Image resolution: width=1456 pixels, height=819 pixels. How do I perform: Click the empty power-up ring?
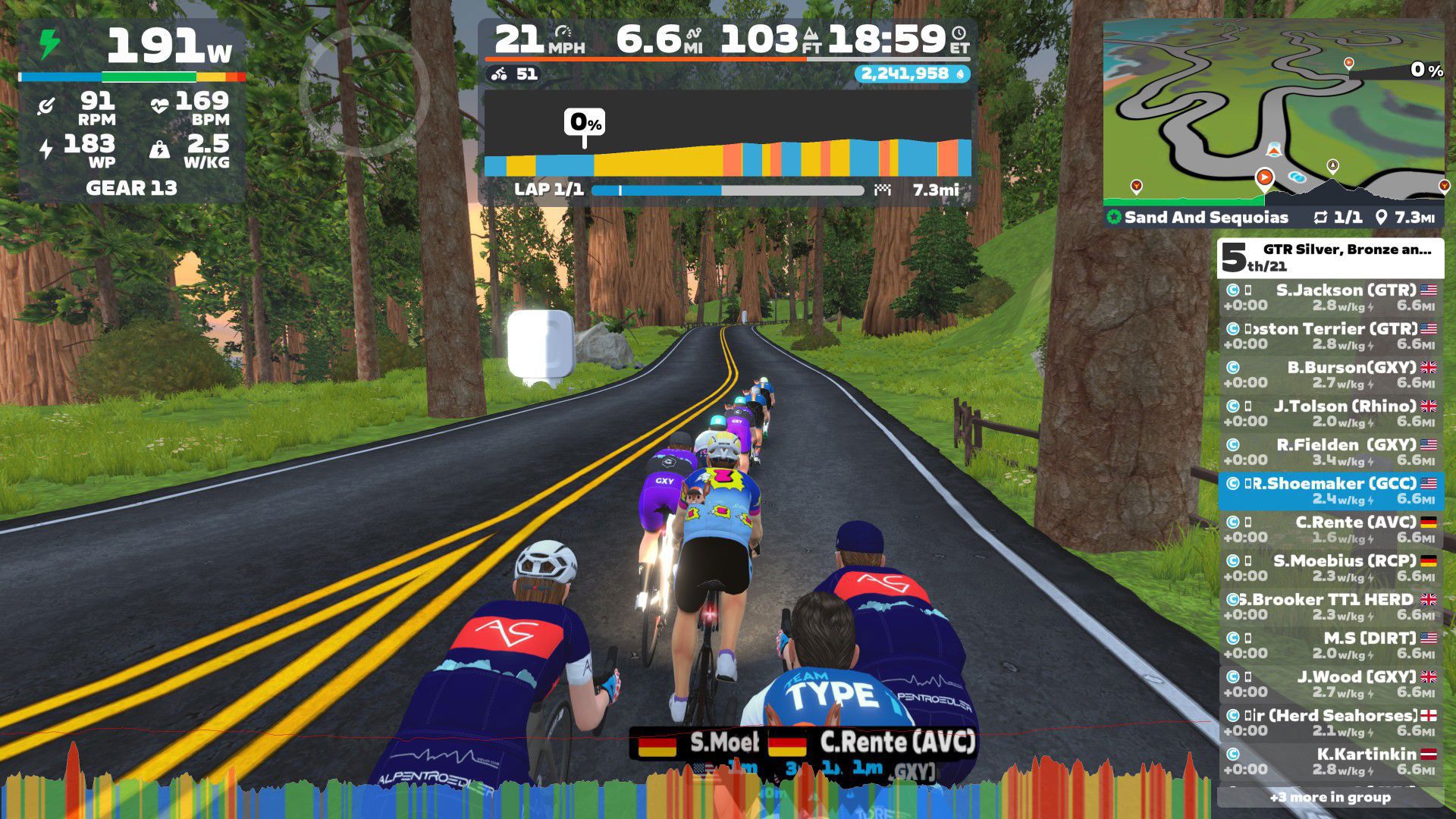[364, 91]
